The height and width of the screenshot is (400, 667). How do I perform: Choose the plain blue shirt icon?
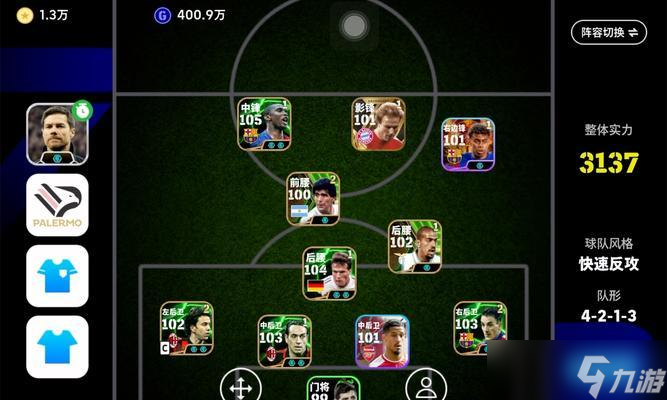(57, 345)
